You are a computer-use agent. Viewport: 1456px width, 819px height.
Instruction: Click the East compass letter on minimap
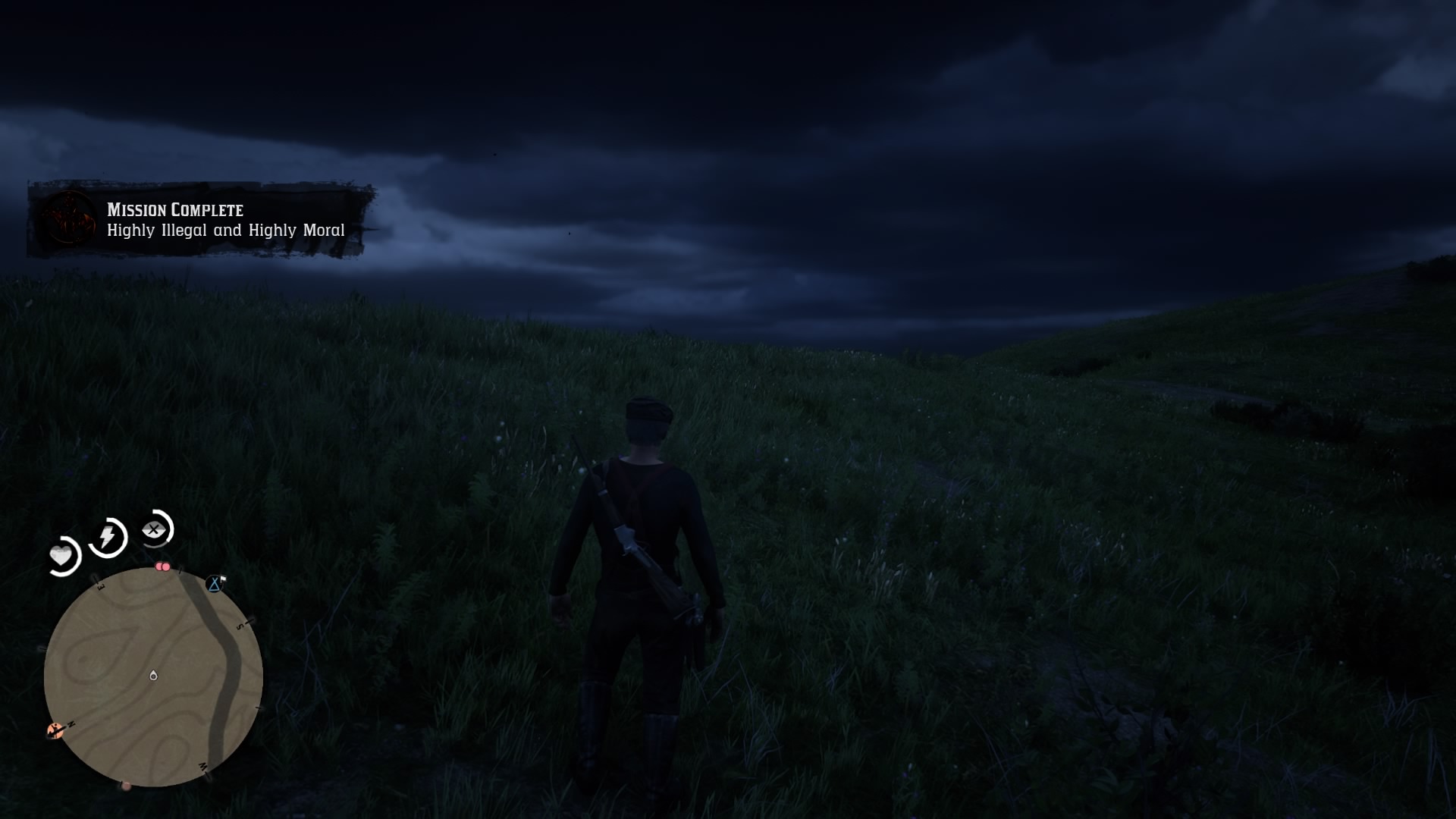100,586
